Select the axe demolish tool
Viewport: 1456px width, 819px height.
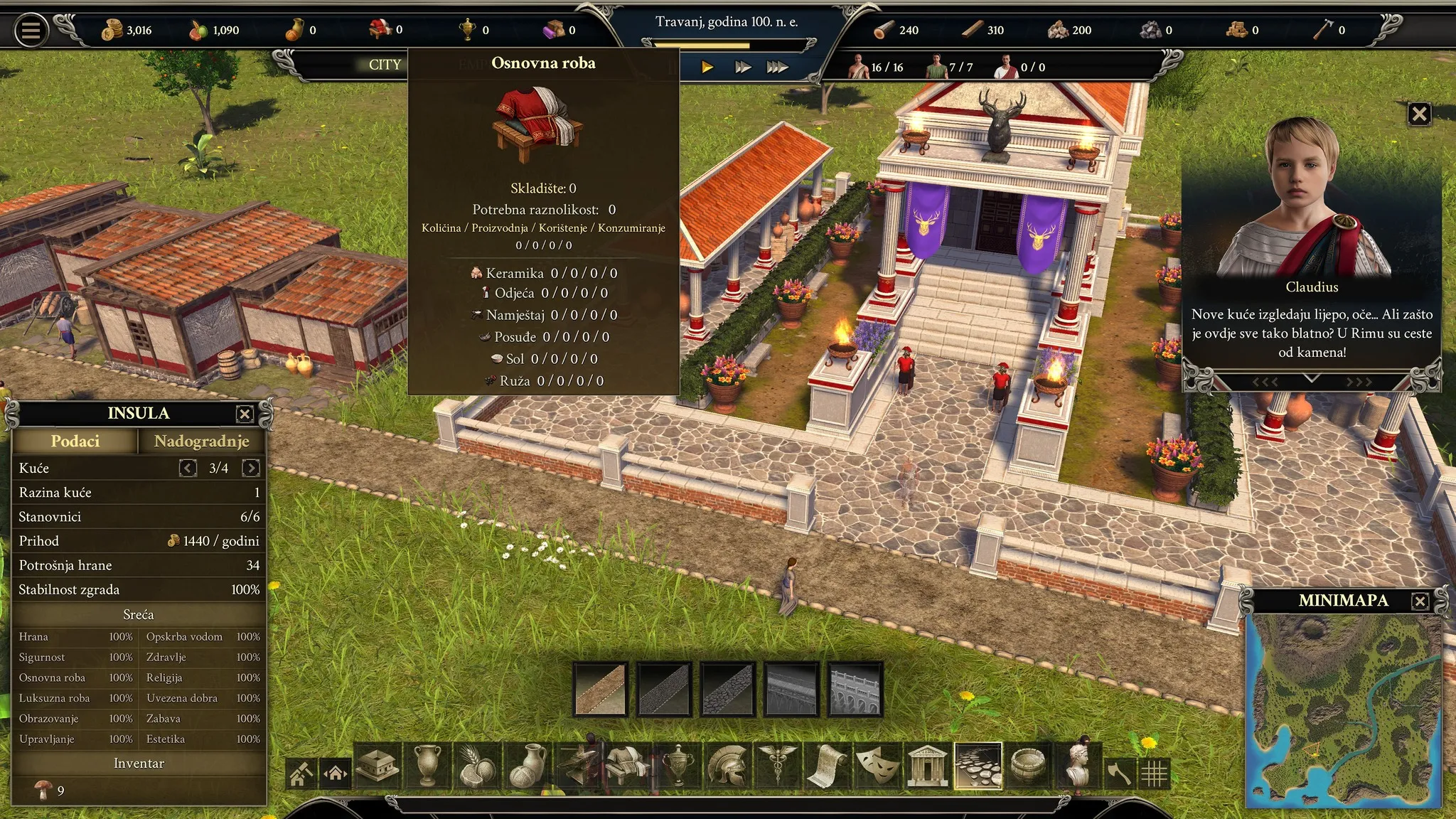click(1119, 773)
